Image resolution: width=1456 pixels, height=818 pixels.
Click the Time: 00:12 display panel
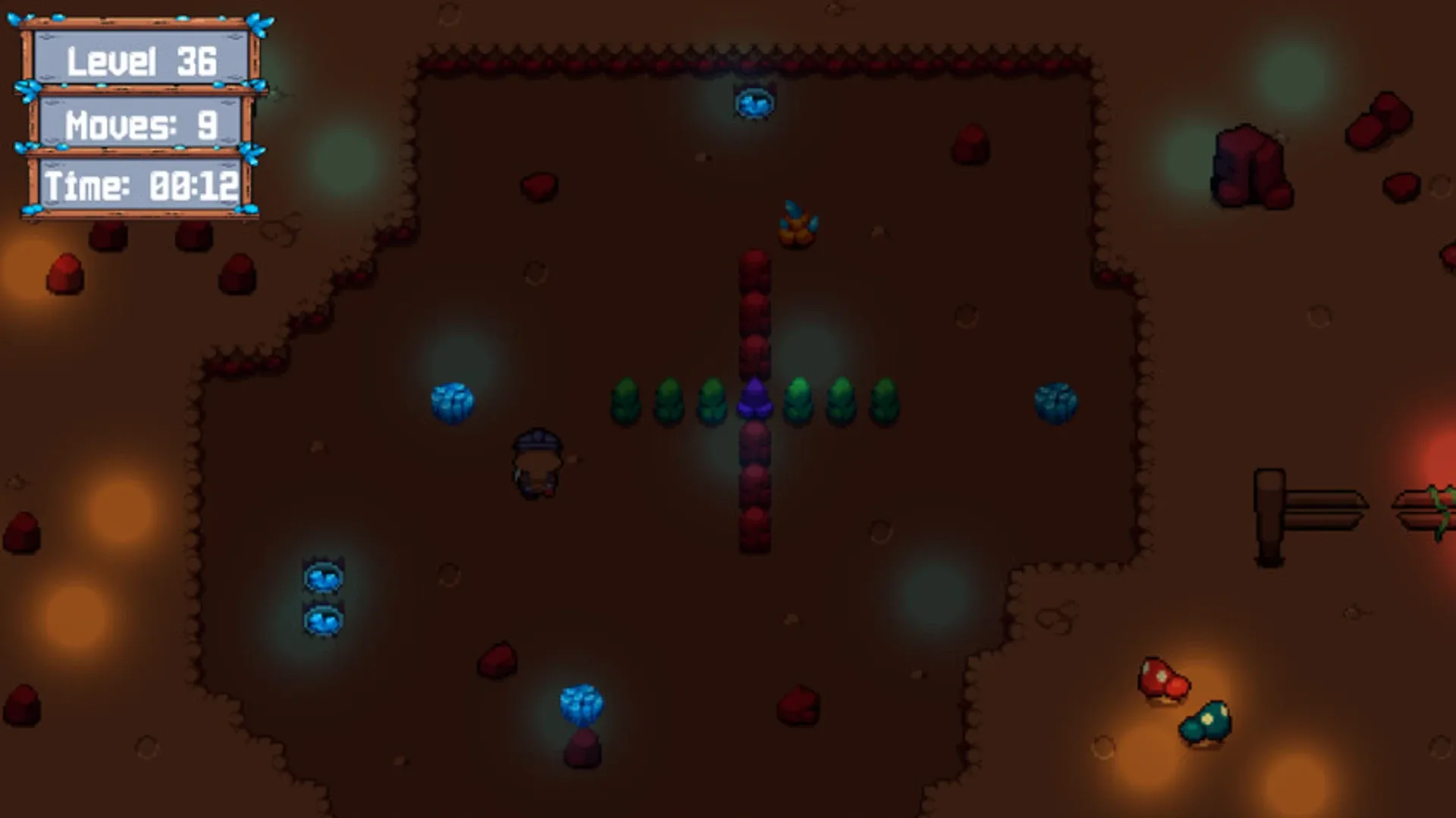click(x=141, y=185)
